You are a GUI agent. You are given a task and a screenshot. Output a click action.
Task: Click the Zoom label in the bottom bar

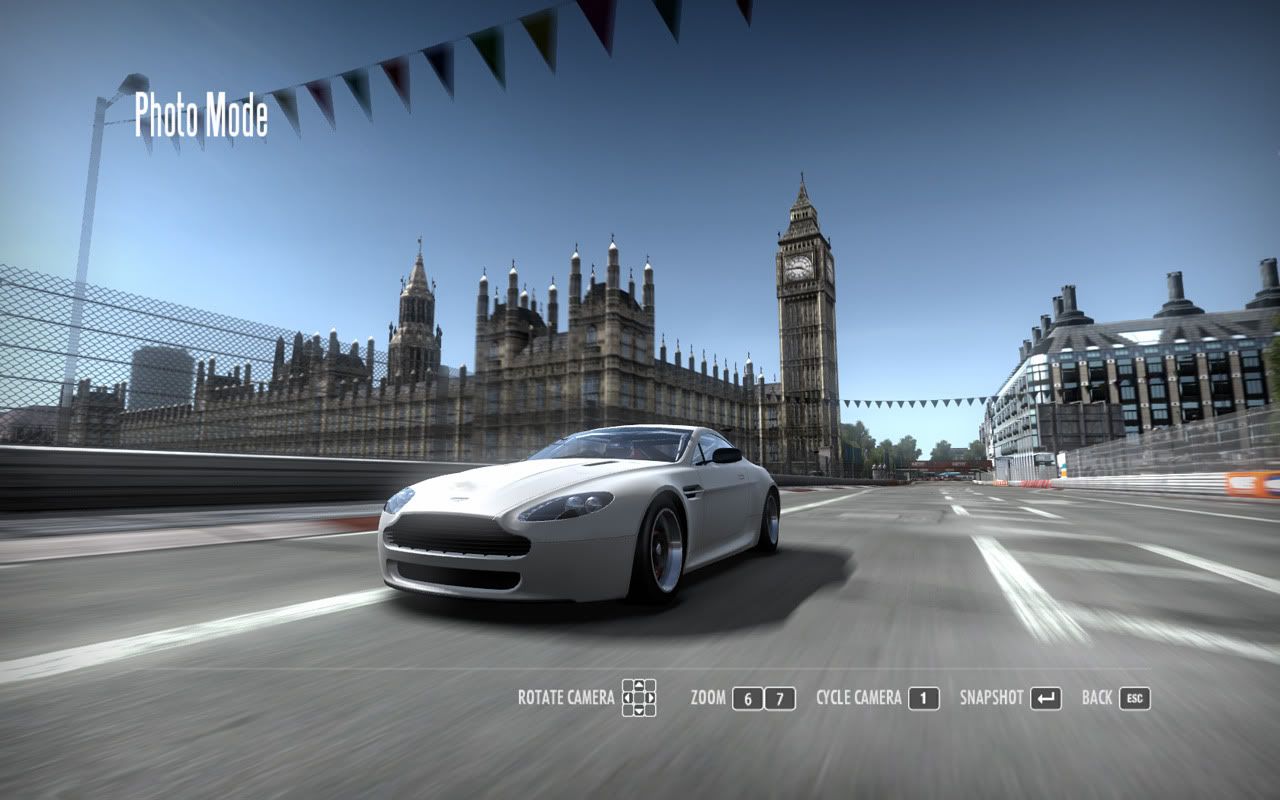[x=708, y=698]
